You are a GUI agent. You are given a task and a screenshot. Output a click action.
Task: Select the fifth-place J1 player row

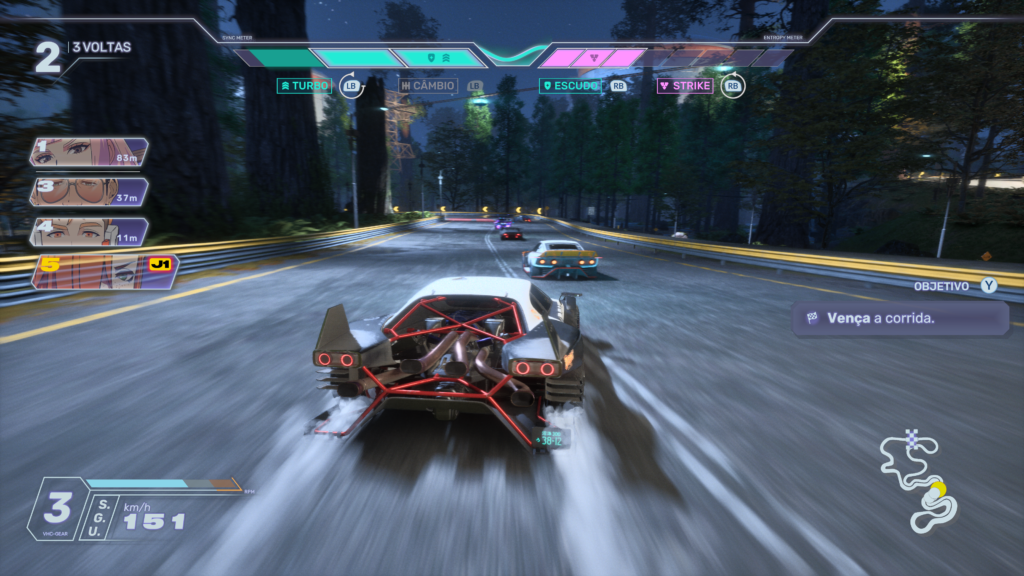coord(104,272)
